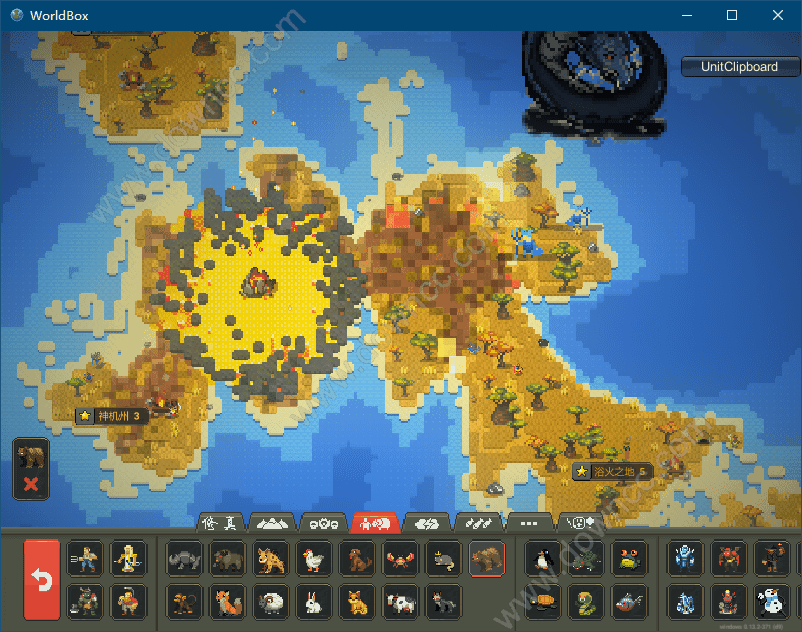Switch to the 修真 tab
802x632 pixels.
pyautogui.click(x=221, y=522)
